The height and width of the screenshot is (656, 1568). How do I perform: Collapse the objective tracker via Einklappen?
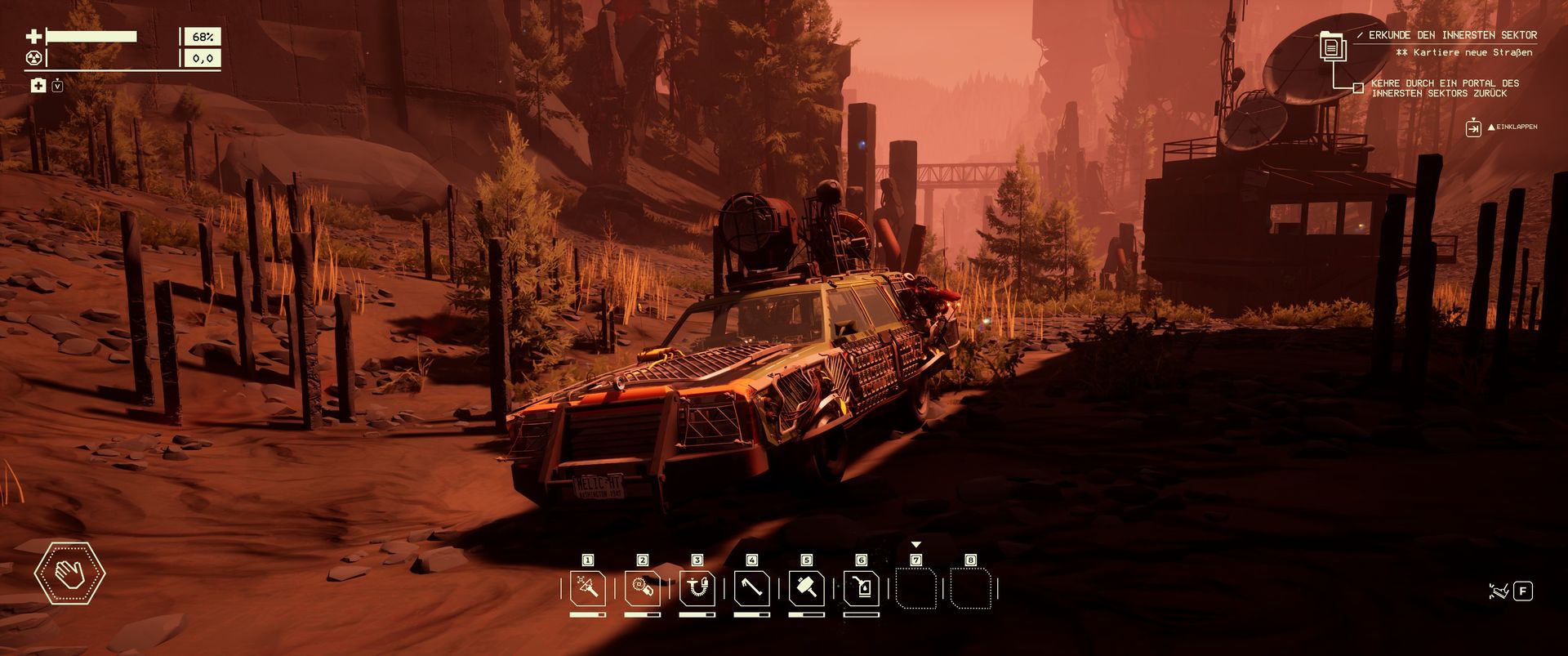click(x=1473, y=127)
